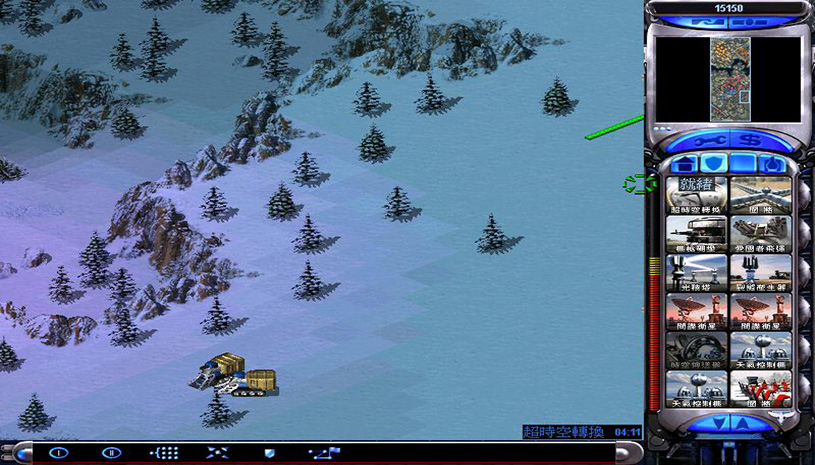
Task: Click the greyed Chronosphere build icon
Action: point(698,347)
